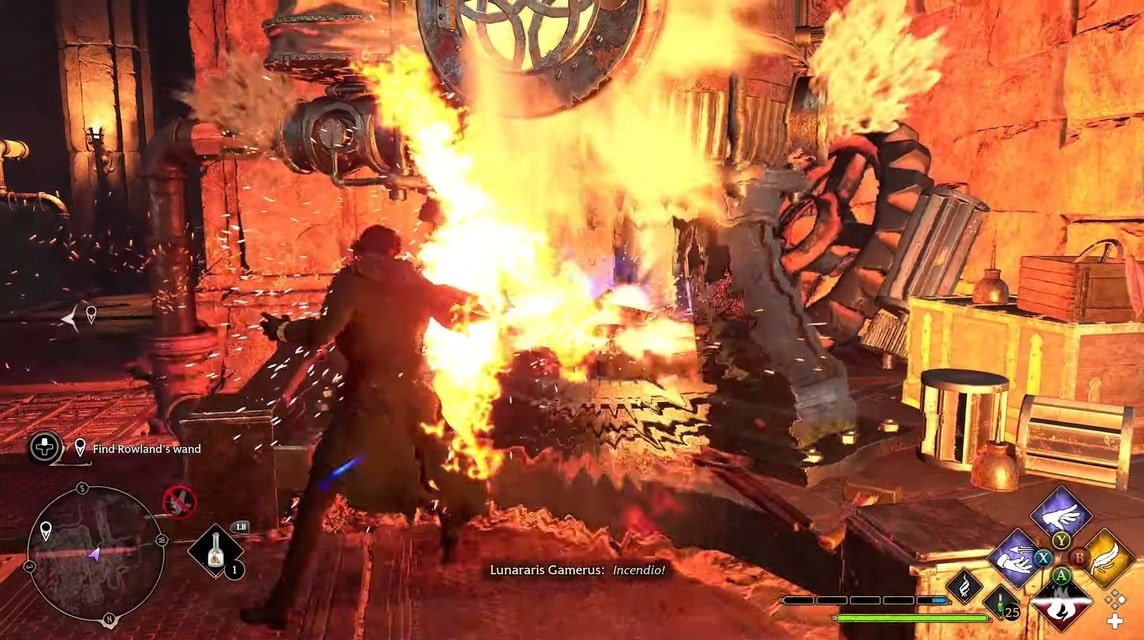
Task: Cast the Accio pulling hand spell
Action: [x=1015, y=557]
